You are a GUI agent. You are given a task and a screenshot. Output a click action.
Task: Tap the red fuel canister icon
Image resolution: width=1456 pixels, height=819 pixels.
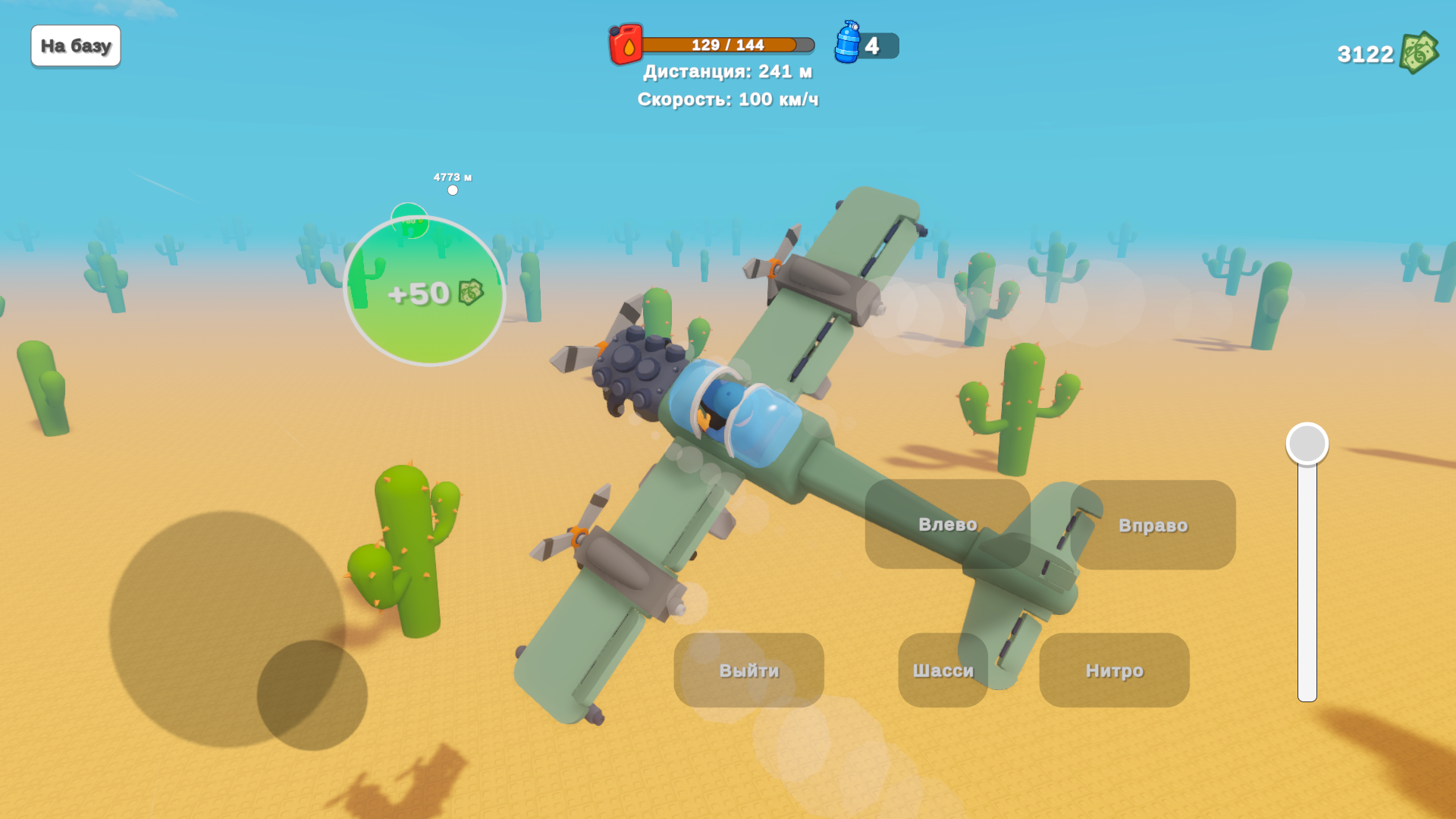point(624,45)
